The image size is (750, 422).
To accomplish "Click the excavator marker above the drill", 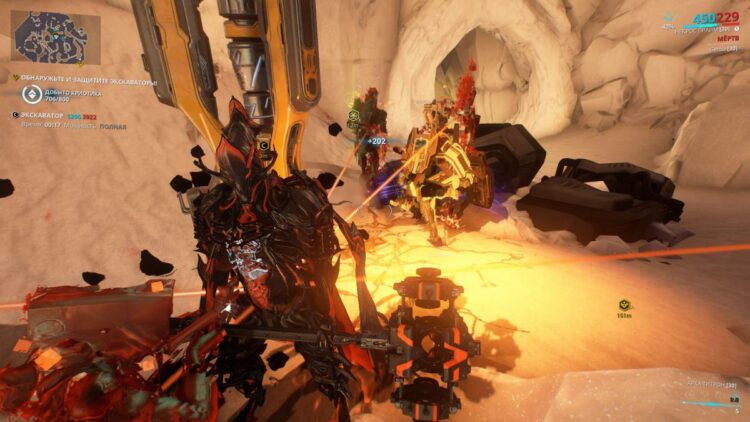I will [264, 144].
